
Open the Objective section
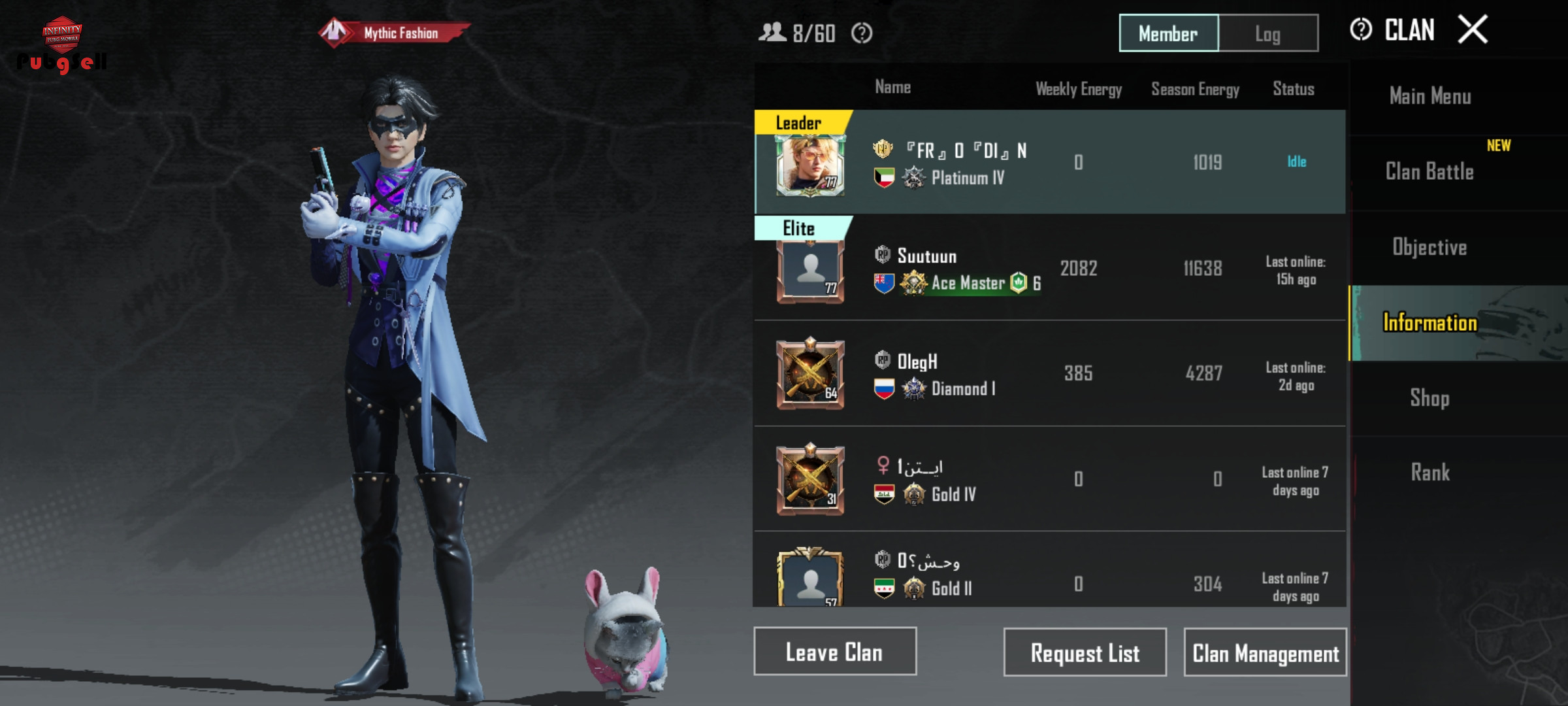(x=1429, y=247)
